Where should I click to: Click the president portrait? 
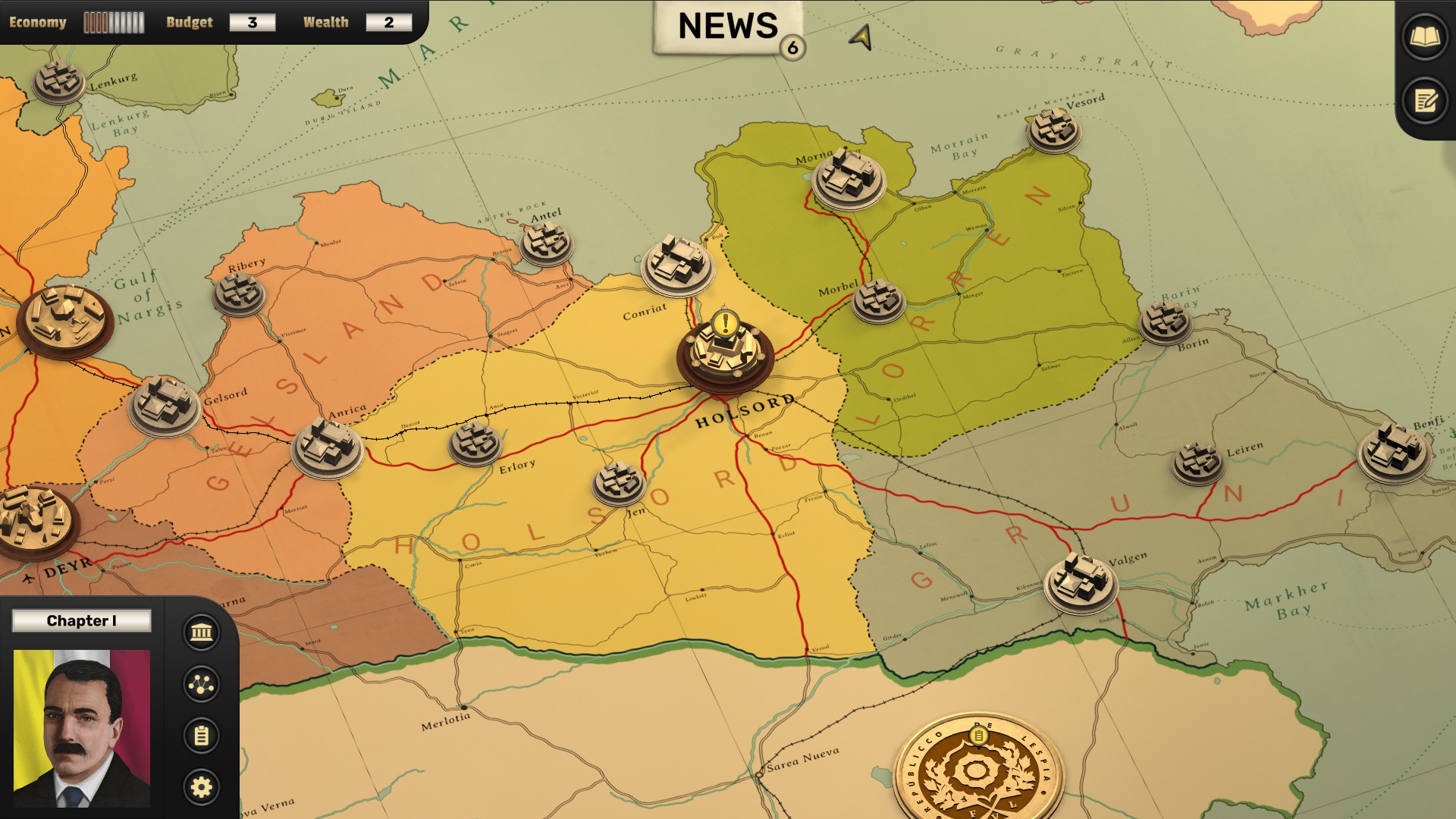pyautogui.click(x=82, y=728)
